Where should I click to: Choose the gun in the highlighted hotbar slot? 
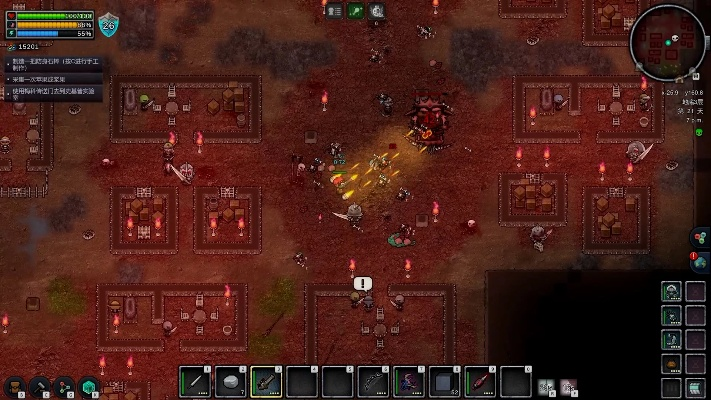[265, 381]
